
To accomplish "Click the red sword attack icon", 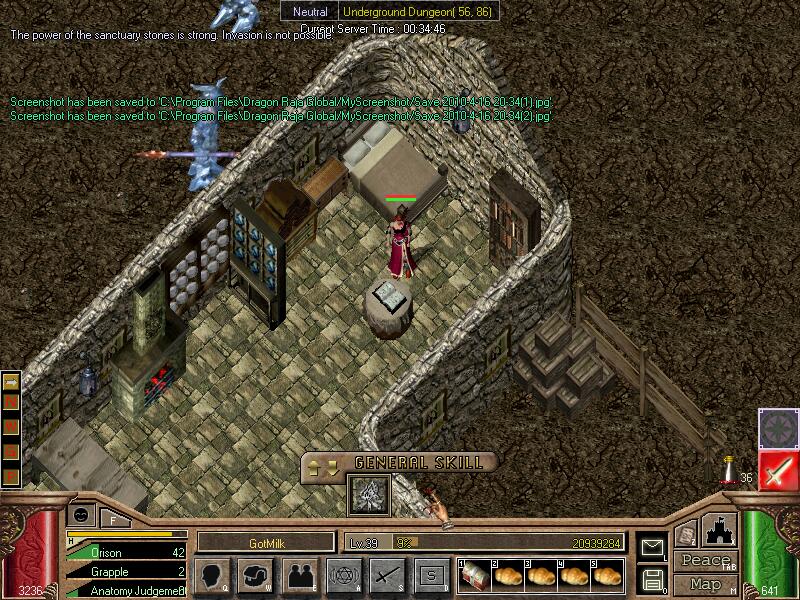I will (778, 470).
